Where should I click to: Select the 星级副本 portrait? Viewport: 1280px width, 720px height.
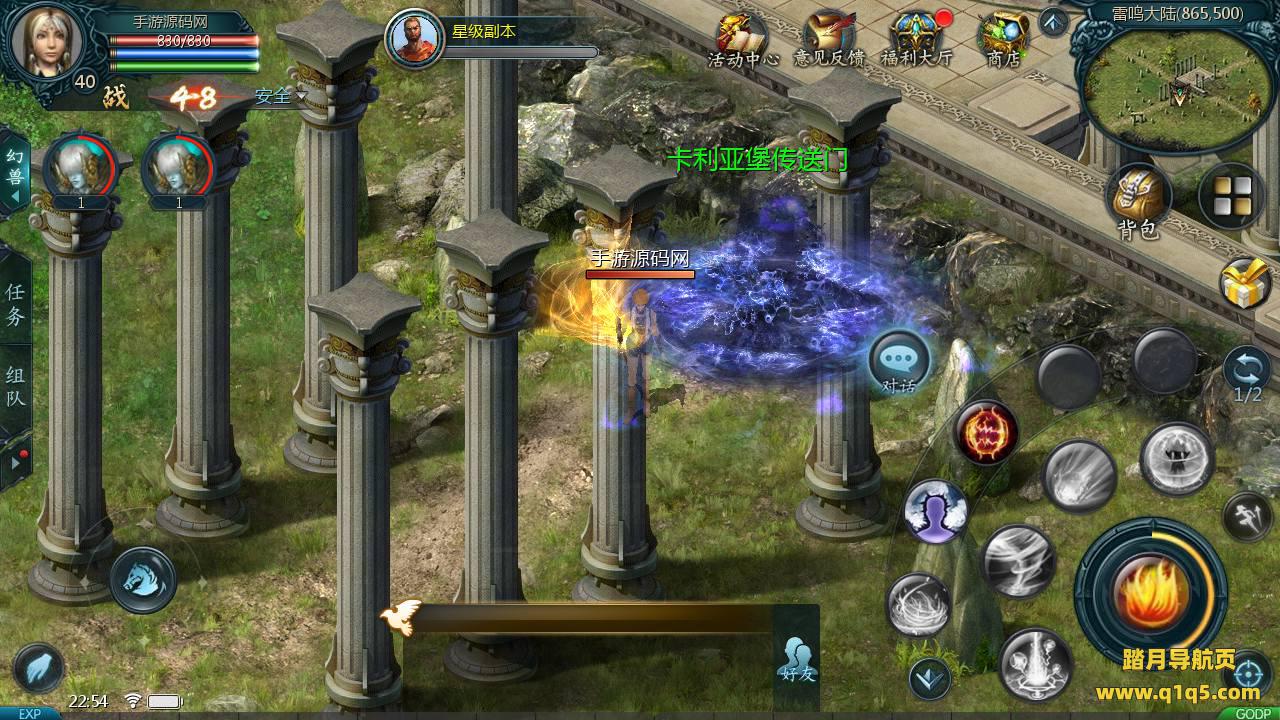[x=415, y=39]
